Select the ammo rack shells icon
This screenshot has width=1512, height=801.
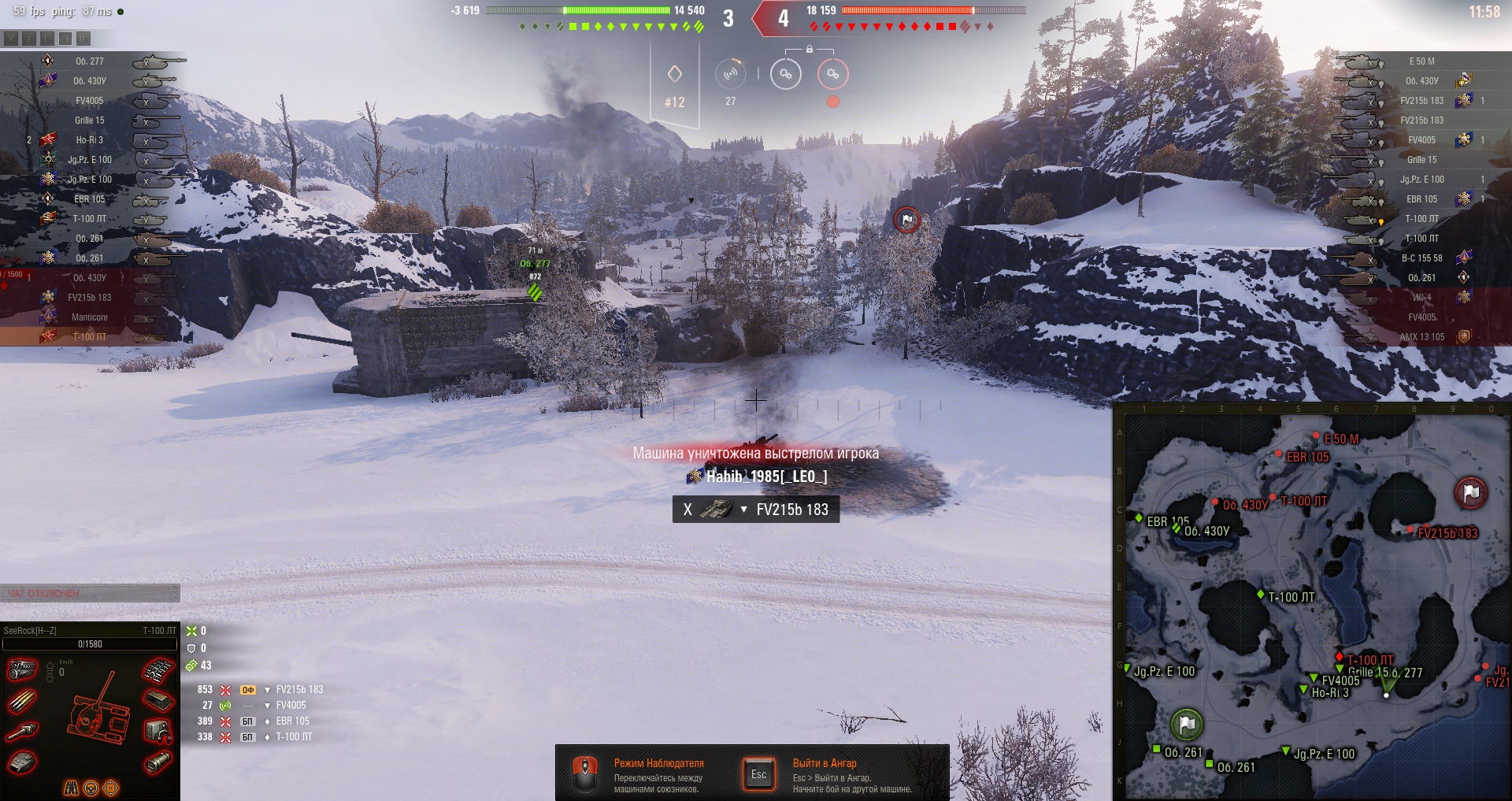(x=22, y=701)
